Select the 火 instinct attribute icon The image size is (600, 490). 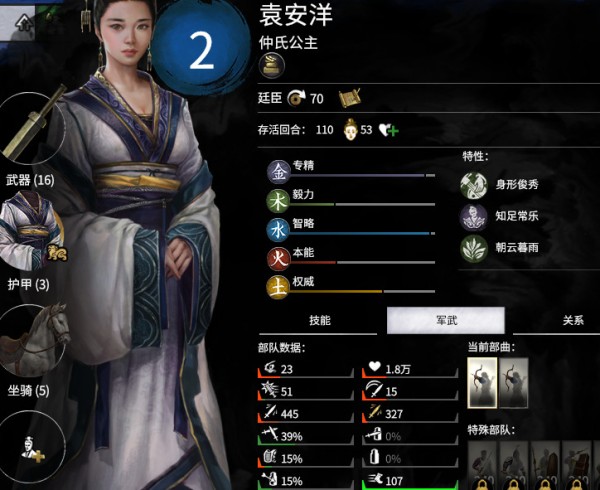coord(277,259)
